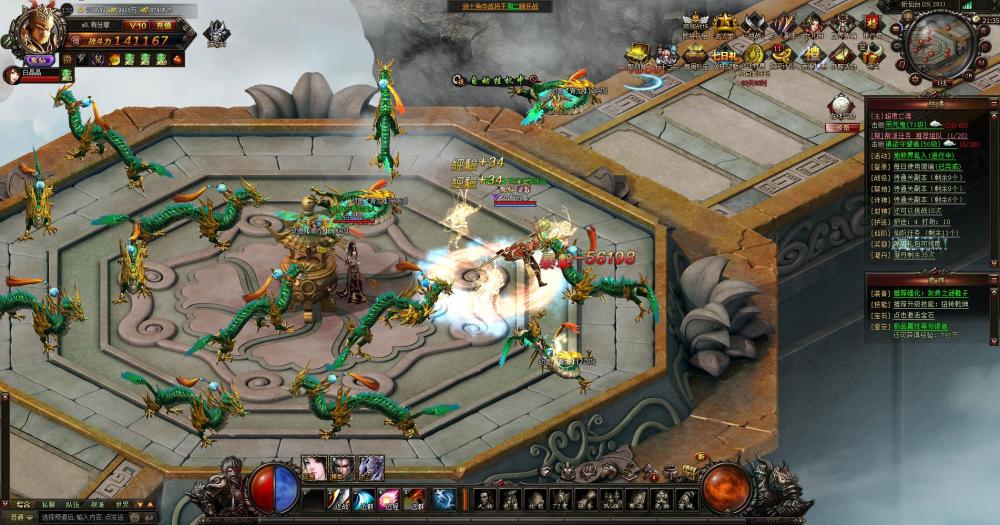This screenshot has height=525, width=1000.
Task: Switch to the 世界 world chat tab
Action: [x=122, y=505]
